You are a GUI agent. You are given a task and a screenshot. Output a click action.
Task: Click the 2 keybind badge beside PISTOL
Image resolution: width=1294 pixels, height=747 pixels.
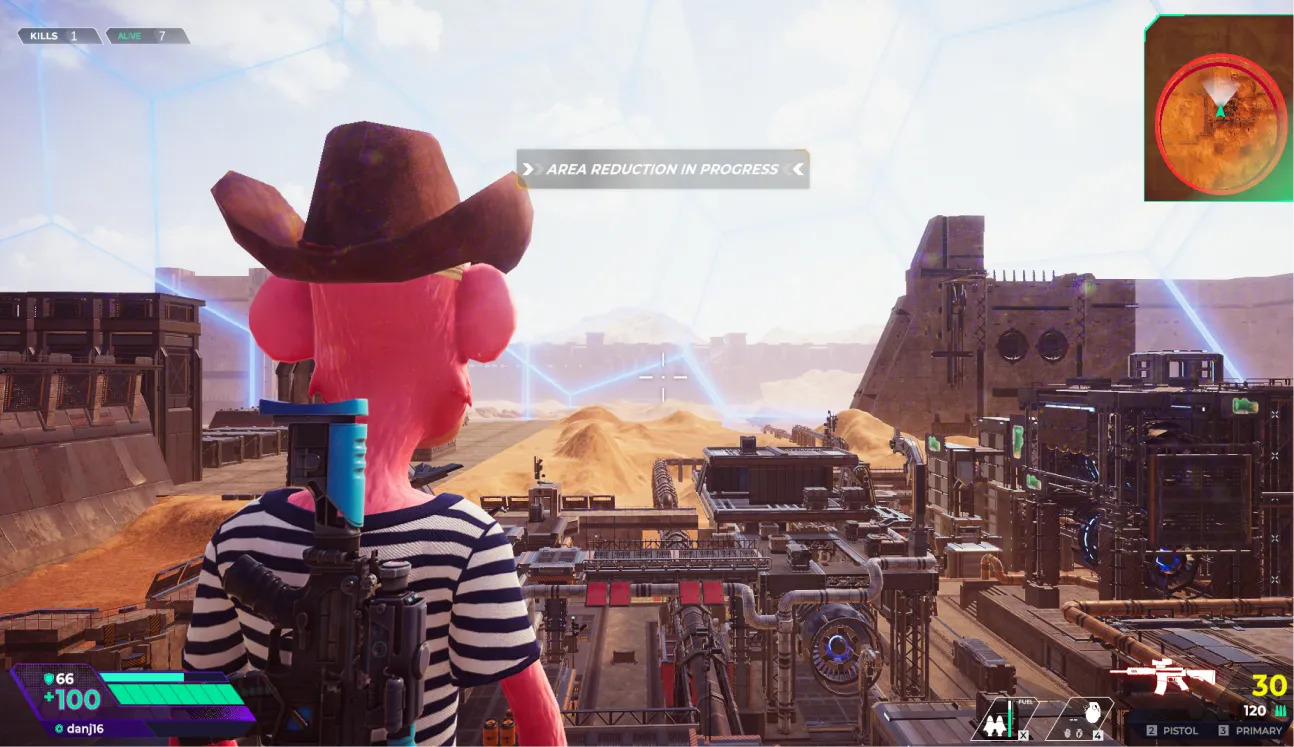[x=1151, y=730]
